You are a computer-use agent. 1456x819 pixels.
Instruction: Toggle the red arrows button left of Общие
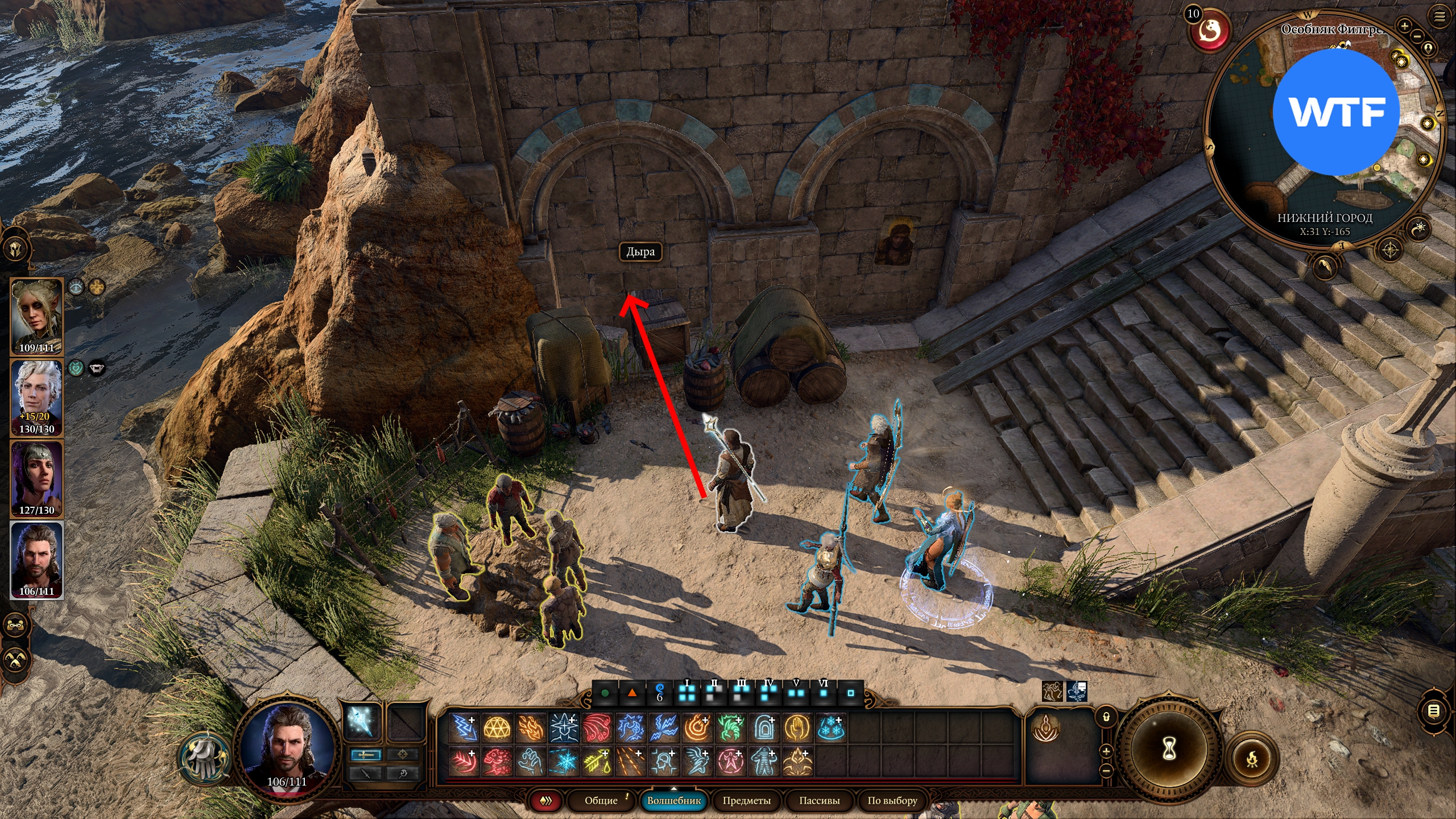tap(546, 801)
